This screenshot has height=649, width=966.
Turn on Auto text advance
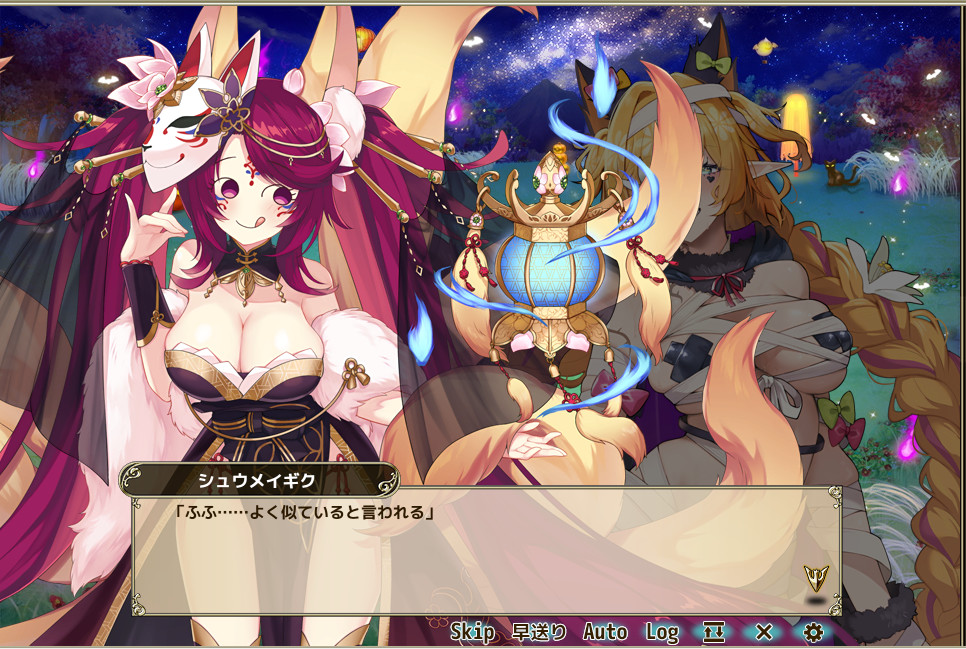click(x=604, y=632)
